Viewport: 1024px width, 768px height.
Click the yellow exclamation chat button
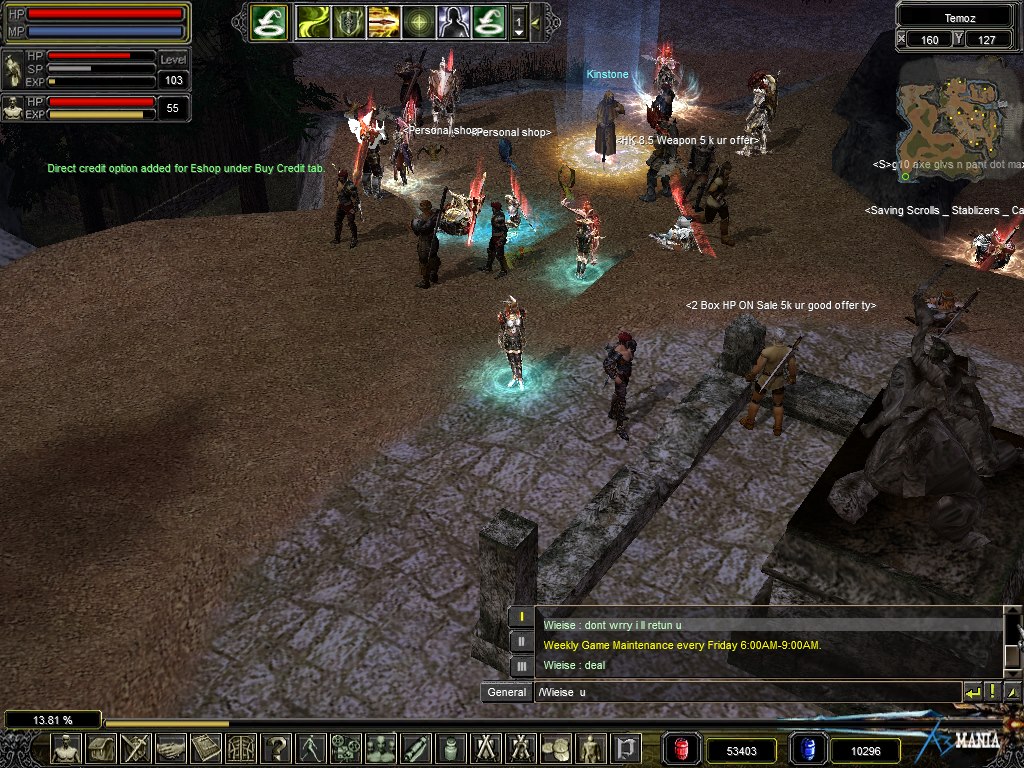[x=993, y=692]
